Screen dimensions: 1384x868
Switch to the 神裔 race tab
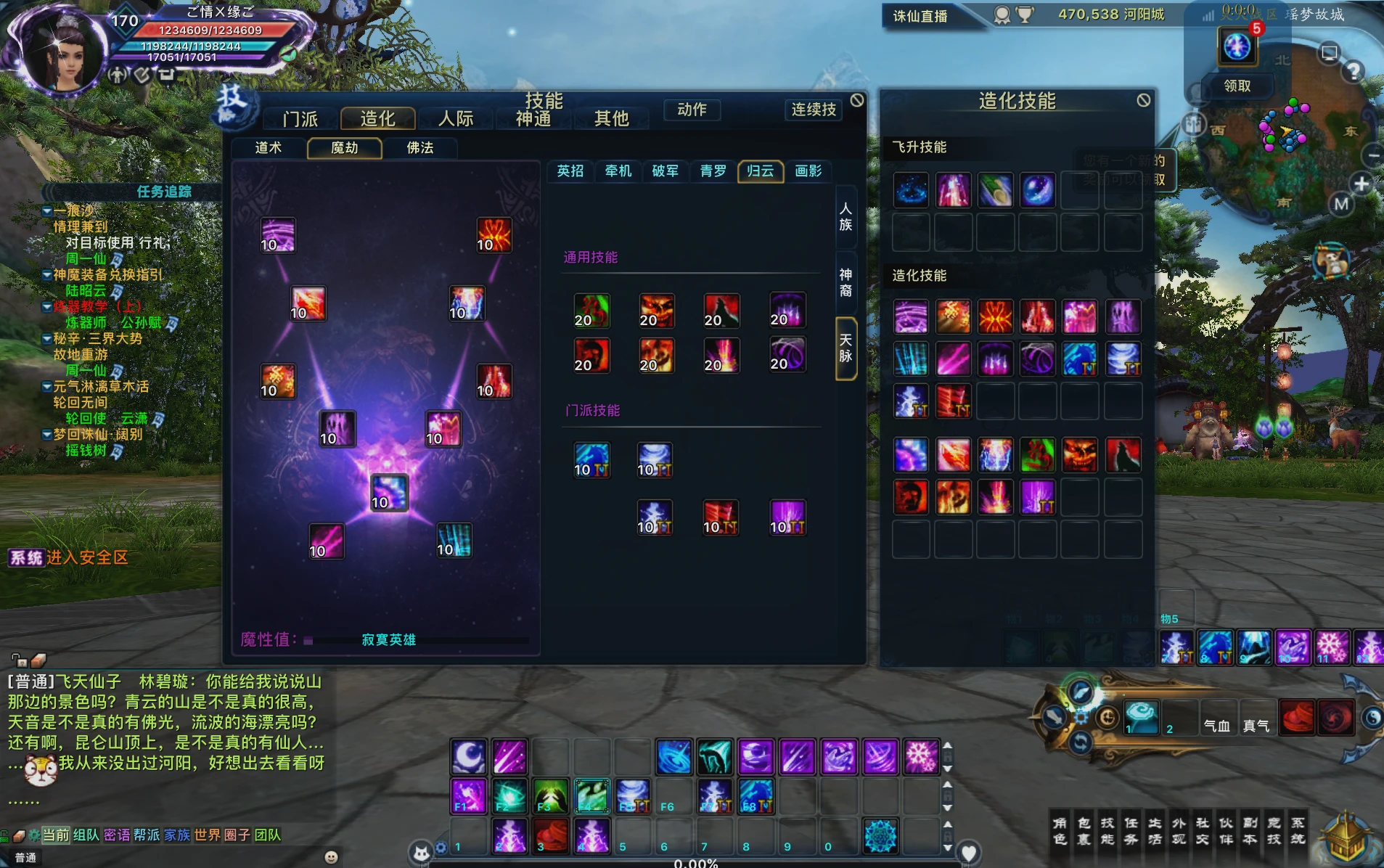pos(845,282)
